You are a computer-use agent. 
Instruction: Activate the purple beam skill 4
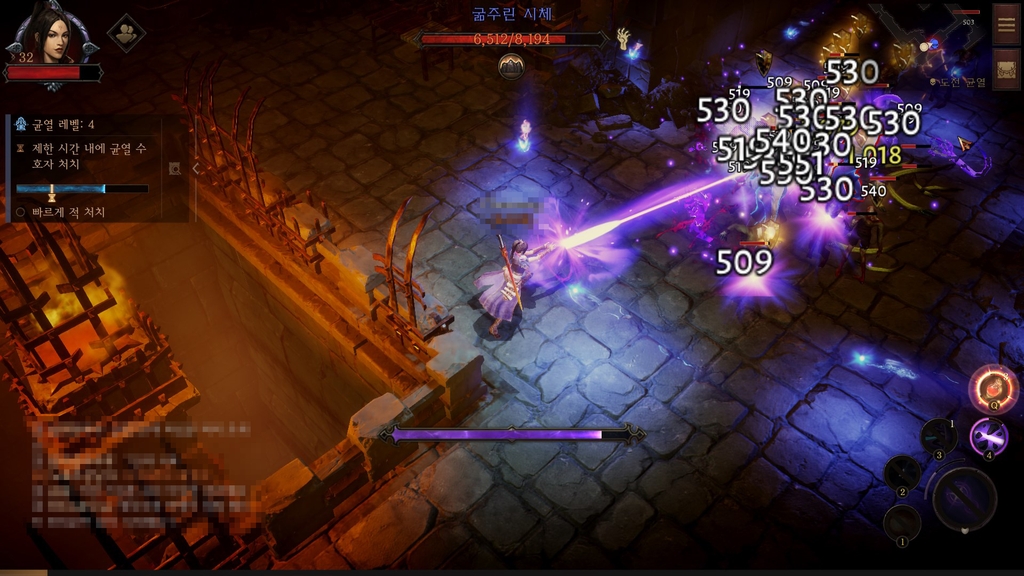click(x=989, y=436)
